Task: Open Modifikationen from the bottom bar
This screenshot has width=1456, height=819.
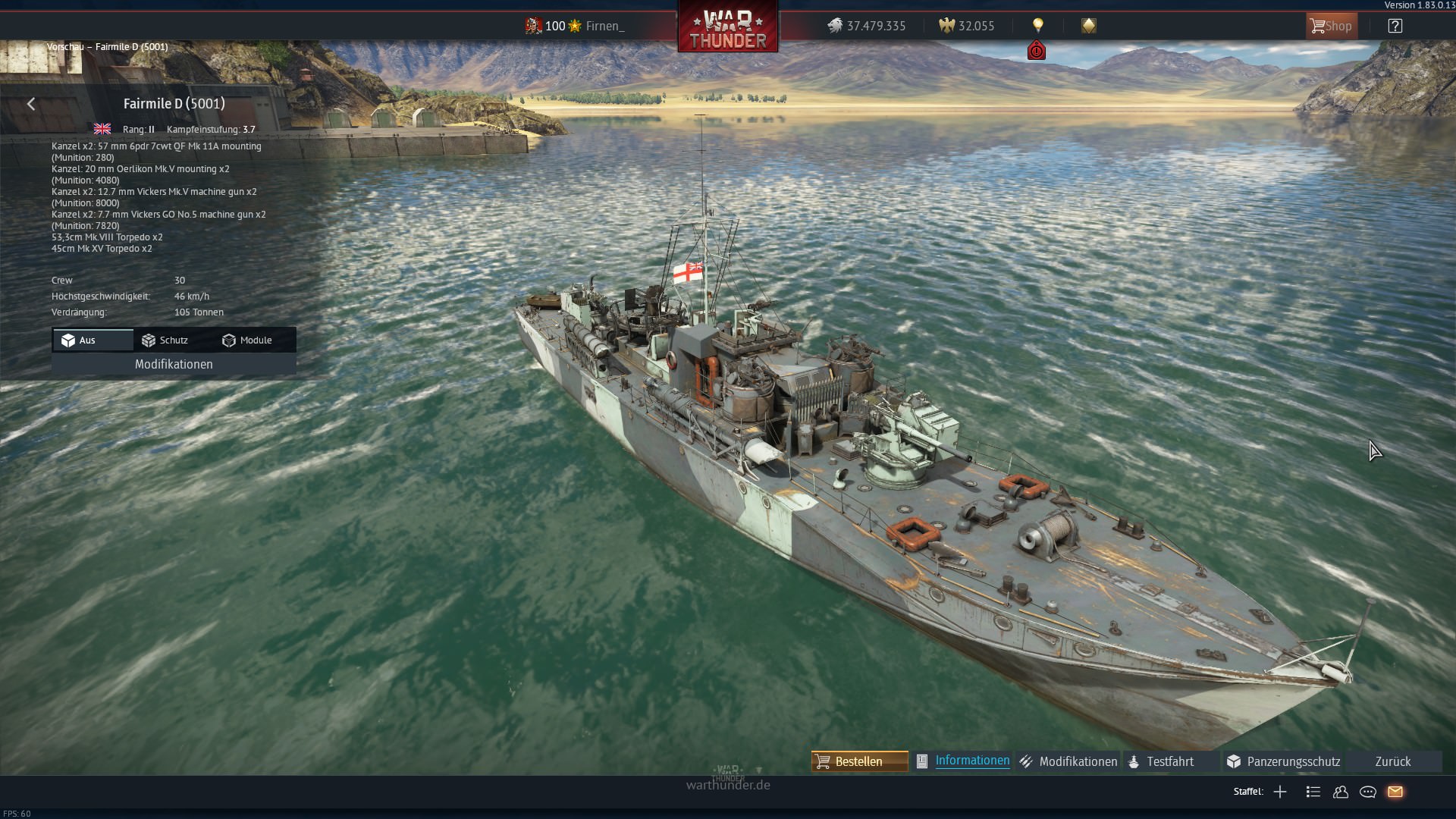Action: (x=1068, y=761)
